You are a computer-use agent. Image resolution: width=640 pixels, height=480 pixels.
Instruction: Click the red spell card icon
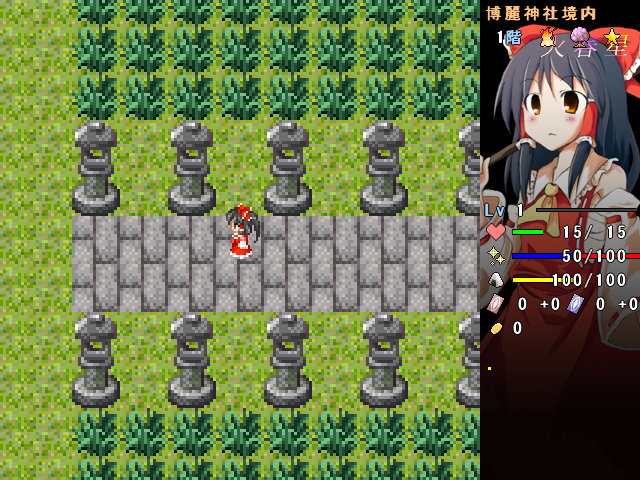(x=497, y=304)
